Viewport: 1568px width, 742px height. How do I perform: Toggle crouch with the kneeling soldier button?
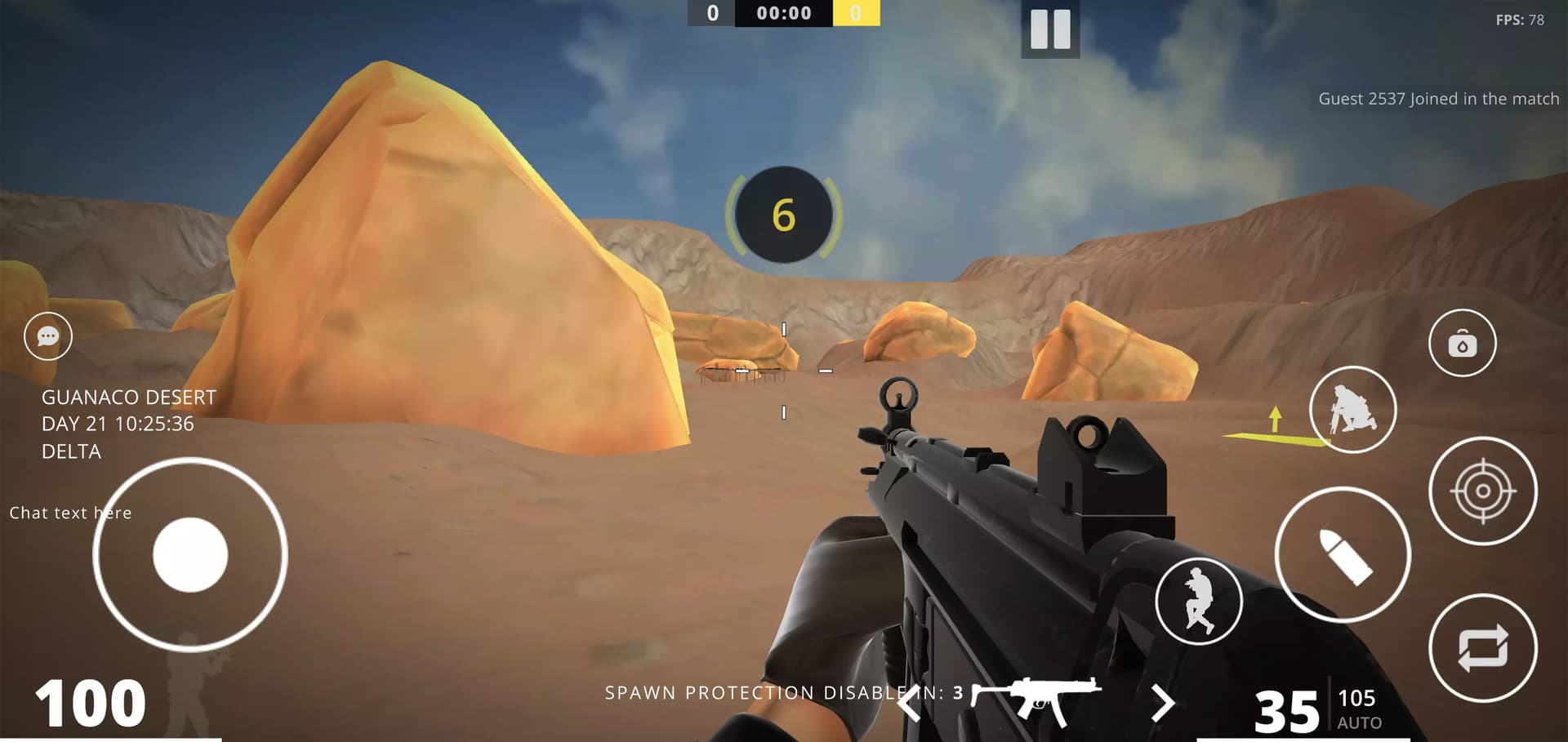(x=1352, y=410)
